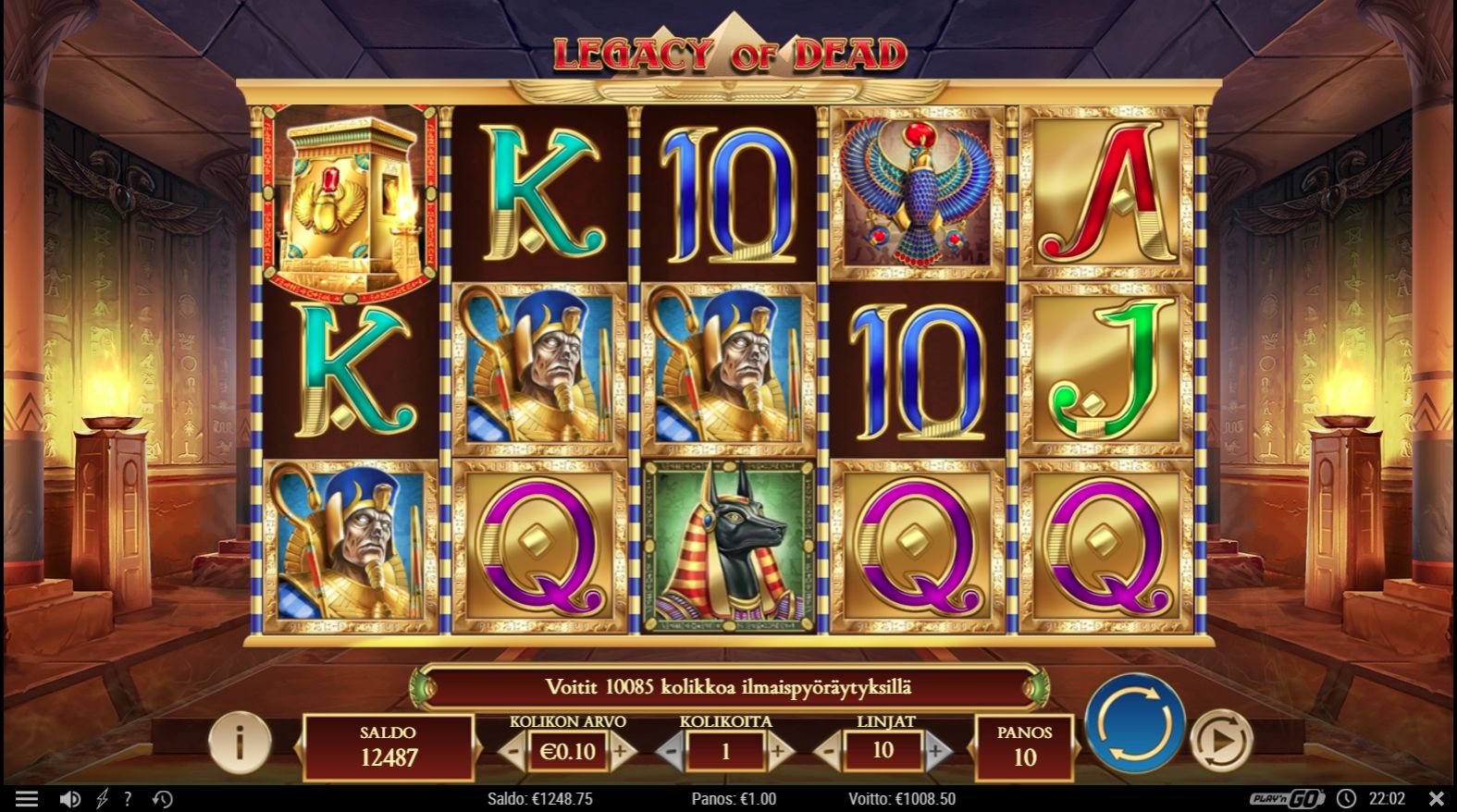Toggle the lightning bolt fast-play mode
The width and height of the screenshot is (1457, 812).
pyautogui.click(x=101, y=799)
